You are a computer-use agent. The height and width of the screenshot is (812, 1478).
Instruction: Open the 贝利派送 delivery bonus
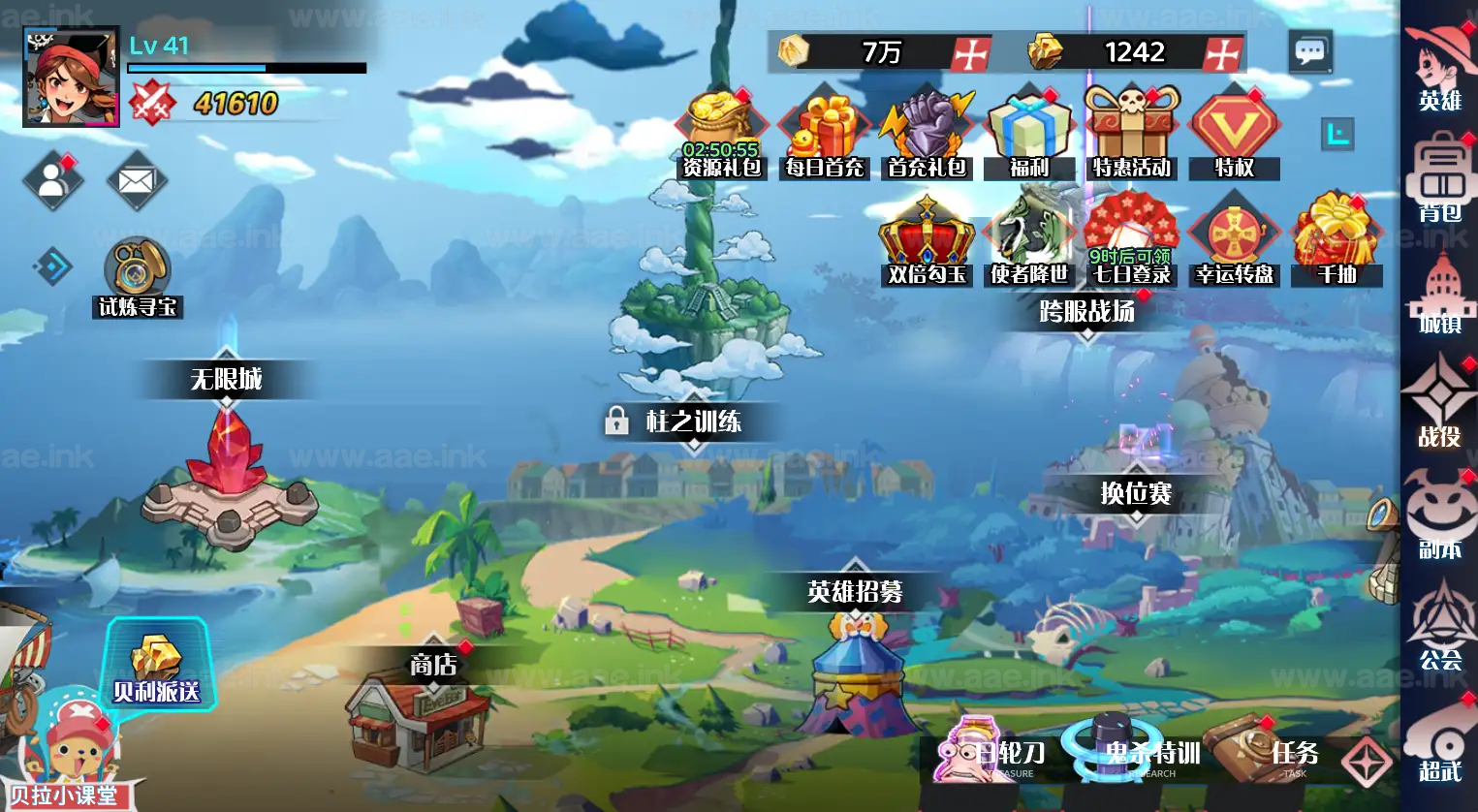156,666
